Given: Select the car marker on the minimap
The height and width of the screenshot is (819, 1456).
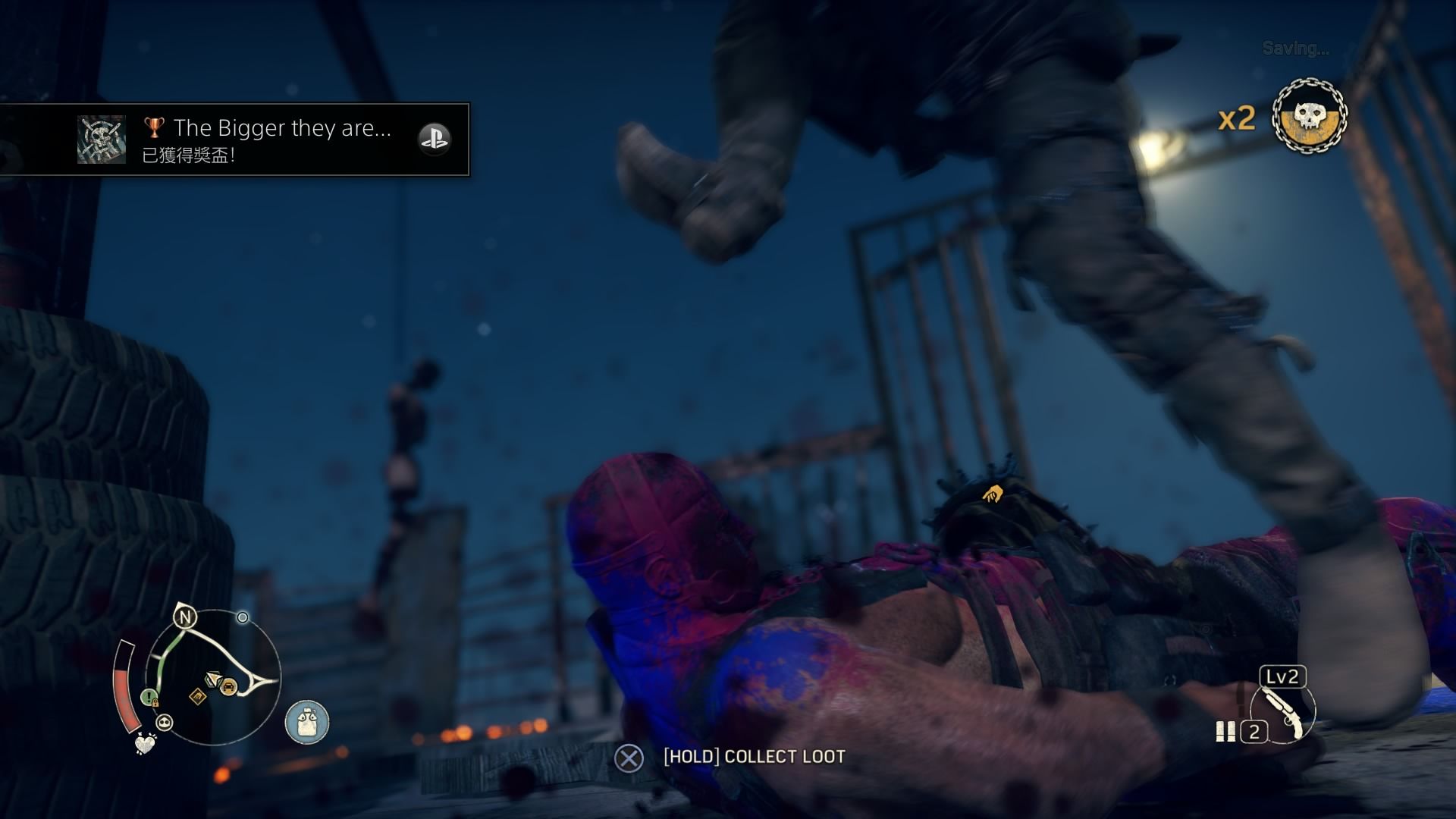Looking at the screenshot, I should click(227, 687).
